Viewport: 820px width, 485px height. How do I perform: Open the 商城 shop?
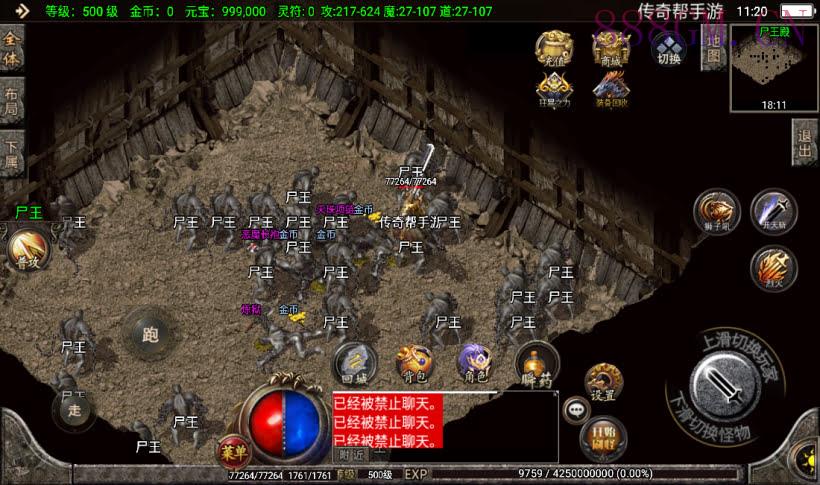pos(610,48)
